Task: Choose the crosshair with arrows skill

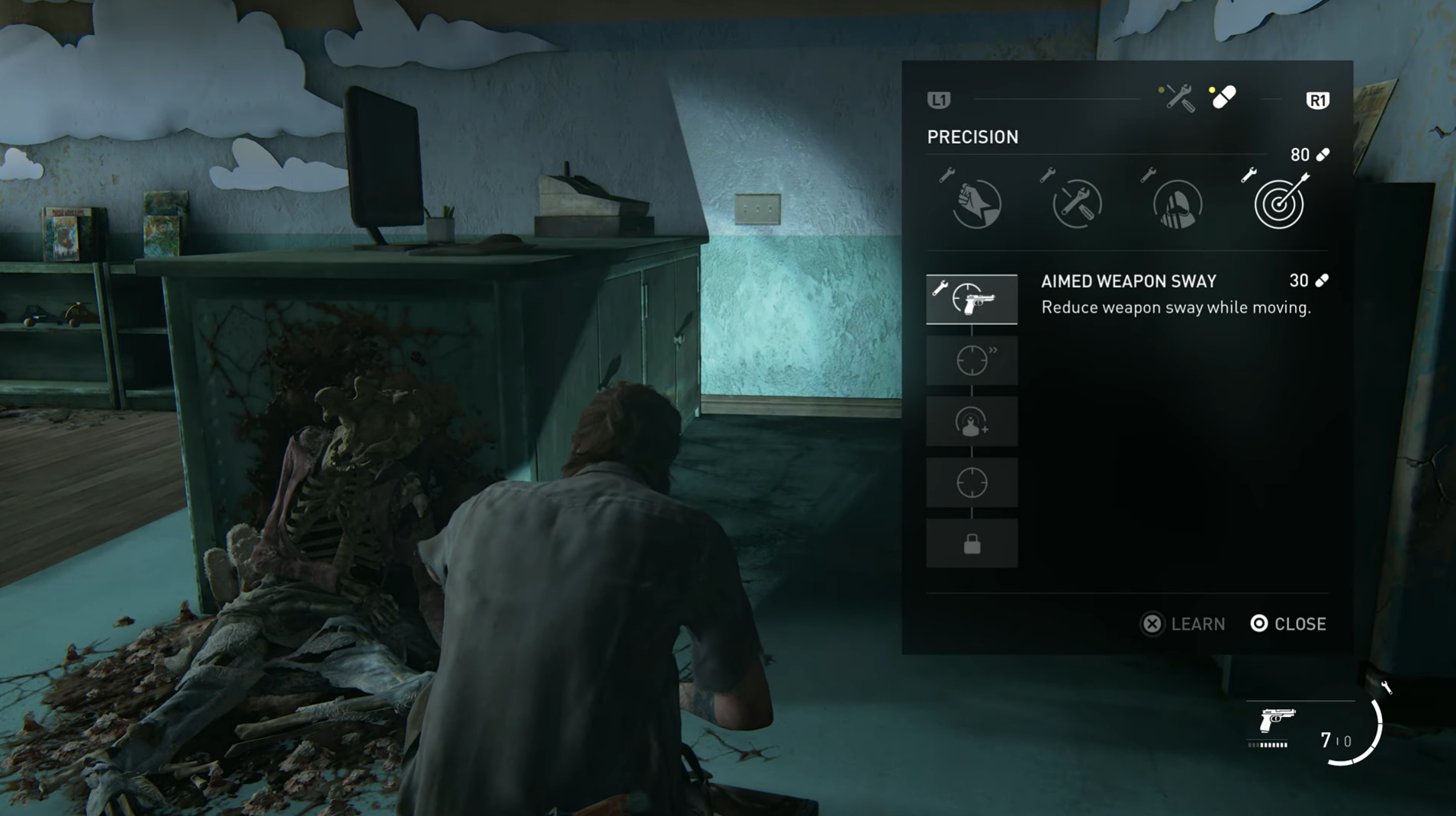Action: pos(971,360)
